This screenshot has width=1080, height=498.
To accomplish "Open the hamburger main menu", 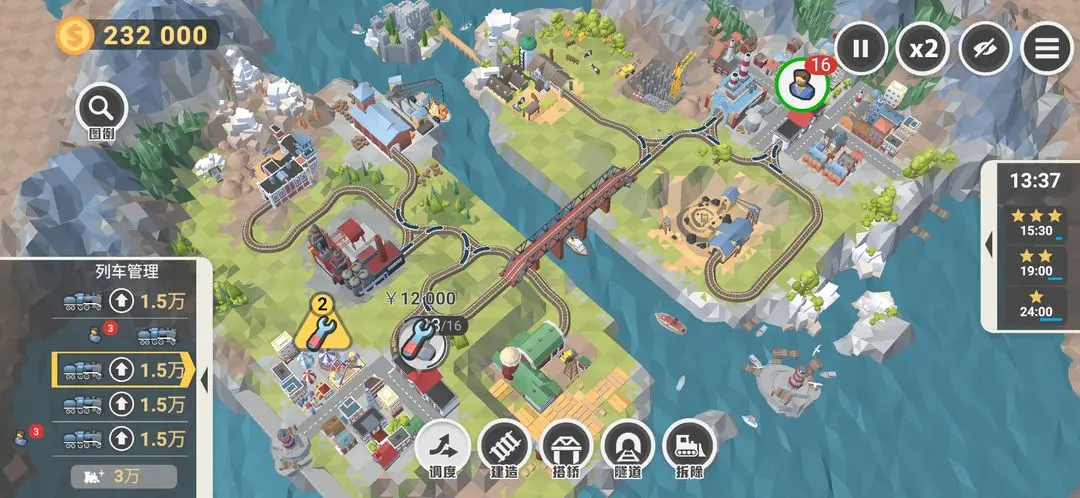I will (1046, 48).
